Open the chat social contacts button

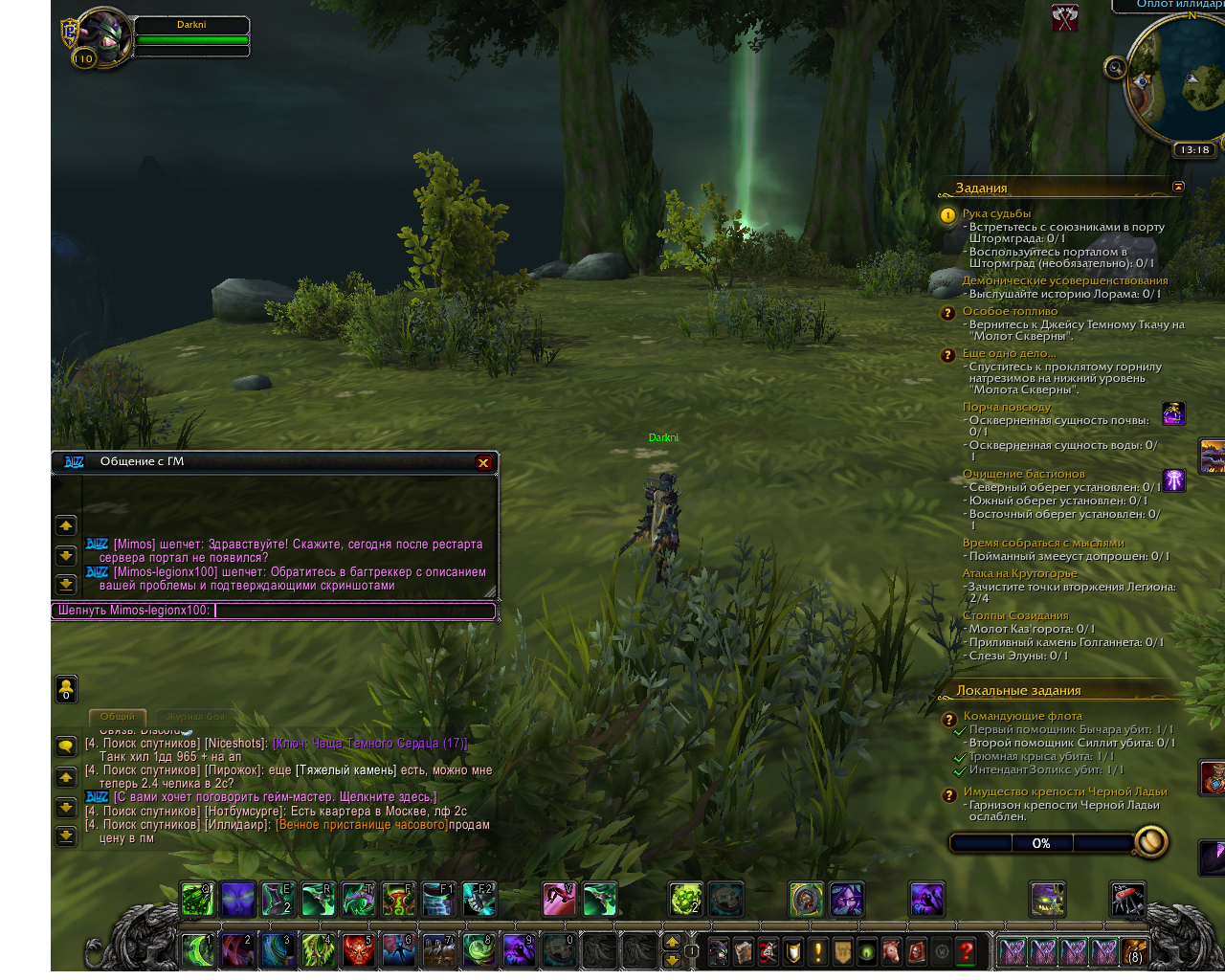coord(66,689)
